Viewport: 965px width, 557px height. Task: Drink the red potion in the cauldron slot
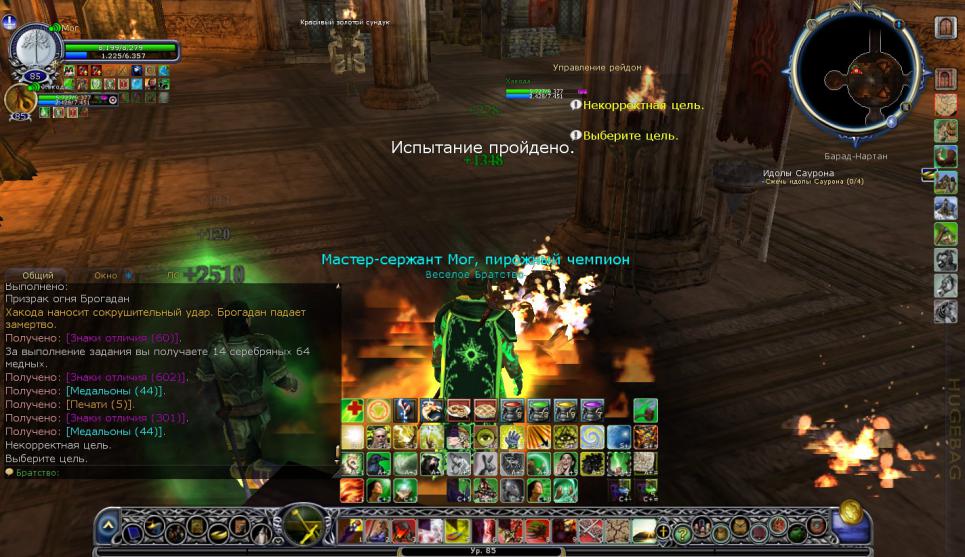point(511,411)
